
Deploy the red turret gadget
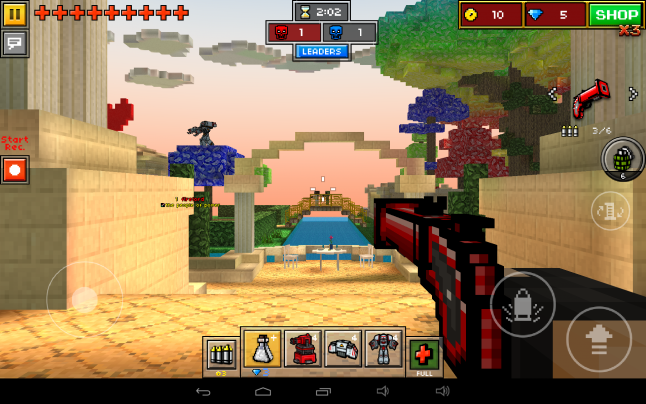(x=302, y=349)
